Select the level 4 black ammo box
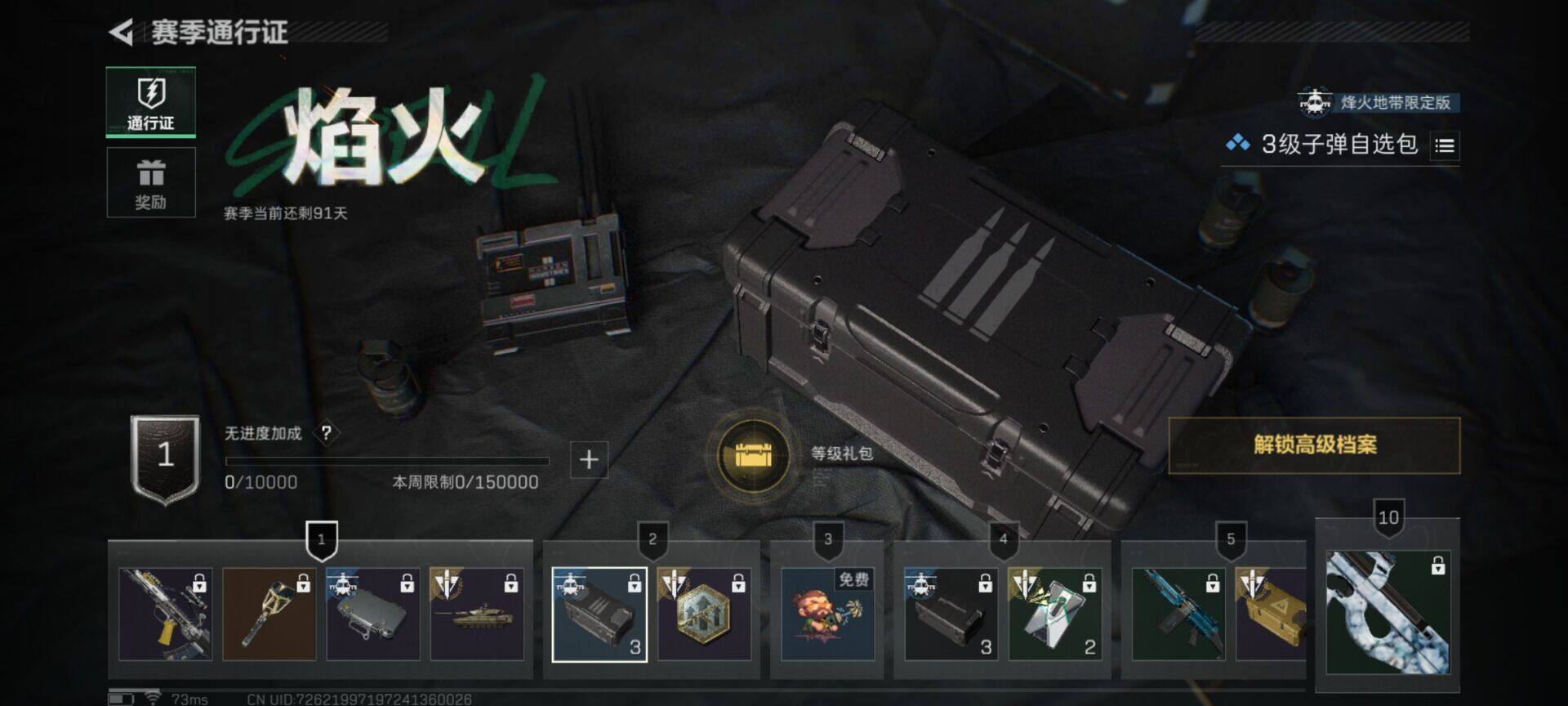 [x=951, y=614]
